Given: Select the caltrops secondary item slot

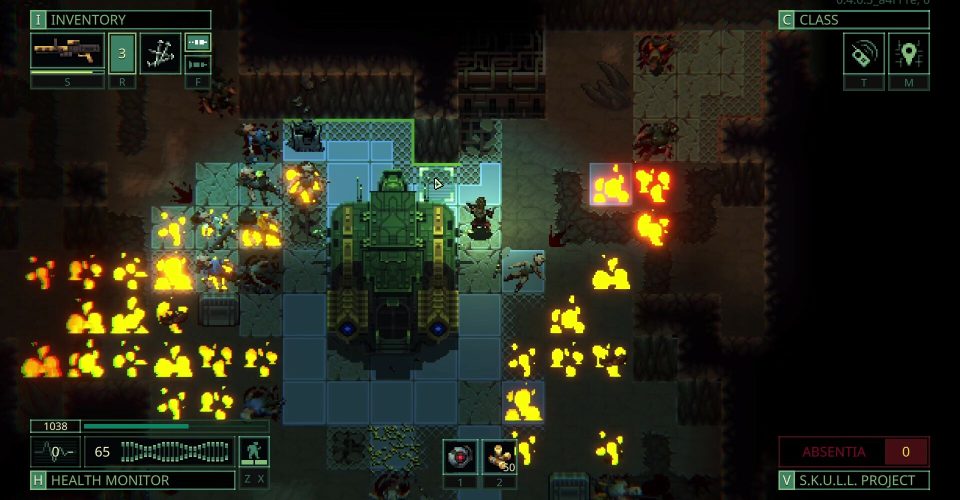Looking at the screenshot, I should (160, 53).
